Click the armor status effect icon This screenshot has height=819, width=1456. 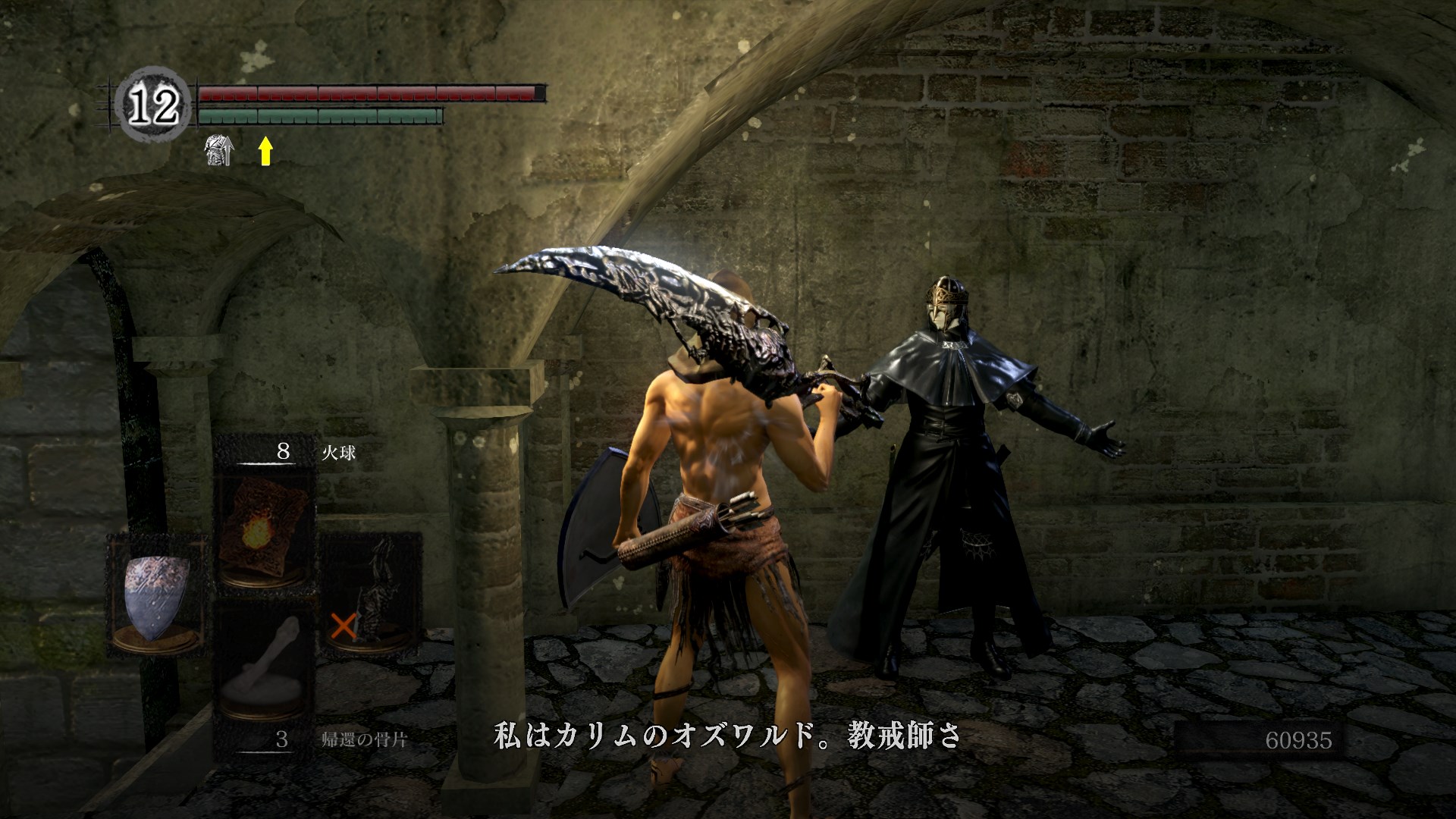click(x=219, y=149)
